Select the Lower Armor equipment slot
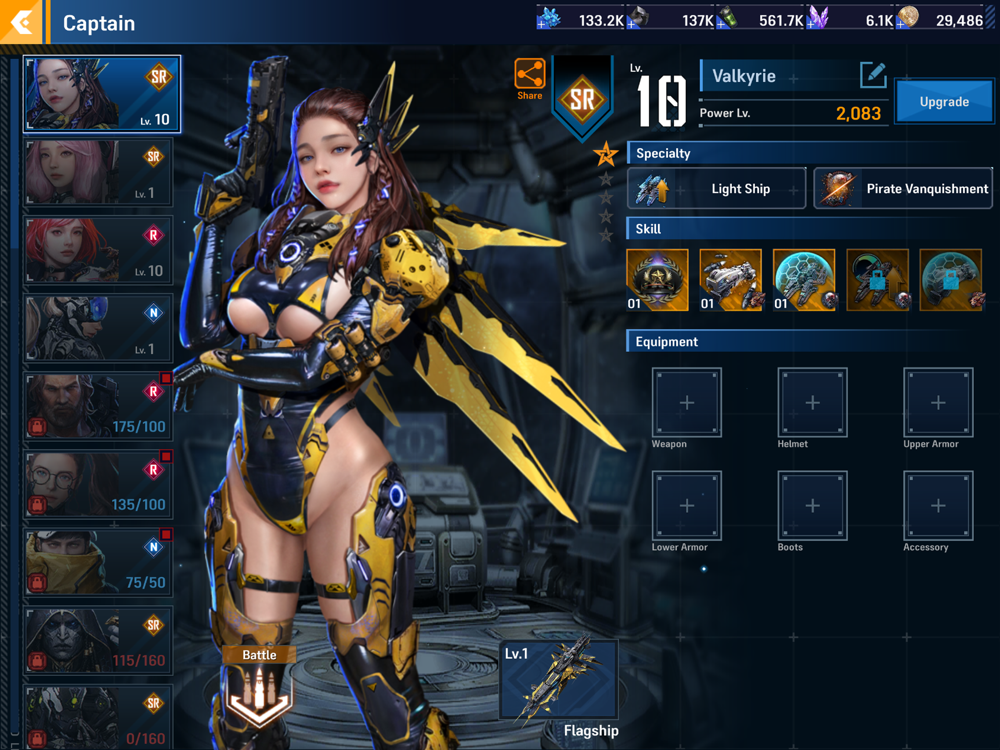 [x=687, y=506]
